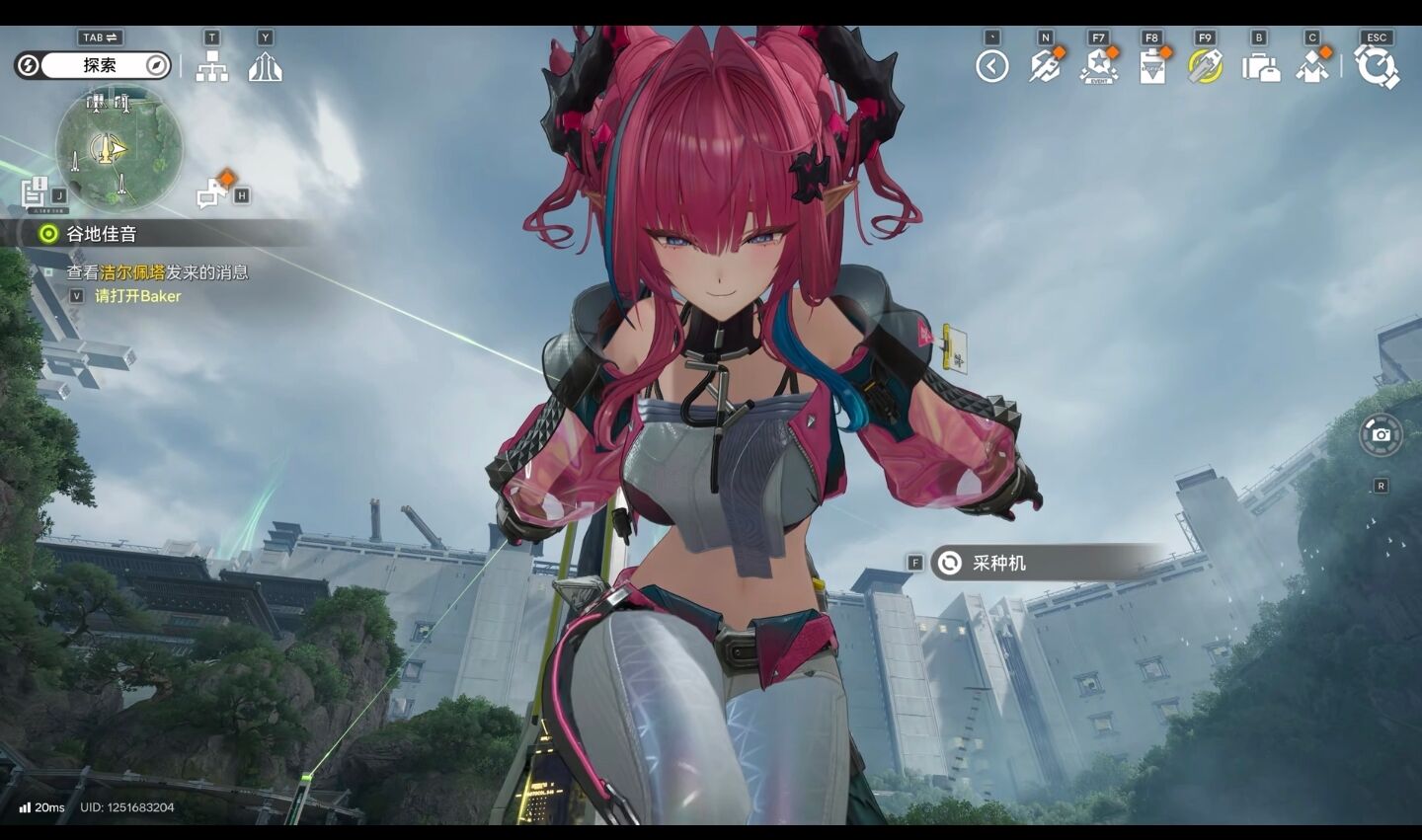Select the 谷地佳音 quest tracker header
Viewport: 1422px width, 840px height.
click(x=101, y=234)
